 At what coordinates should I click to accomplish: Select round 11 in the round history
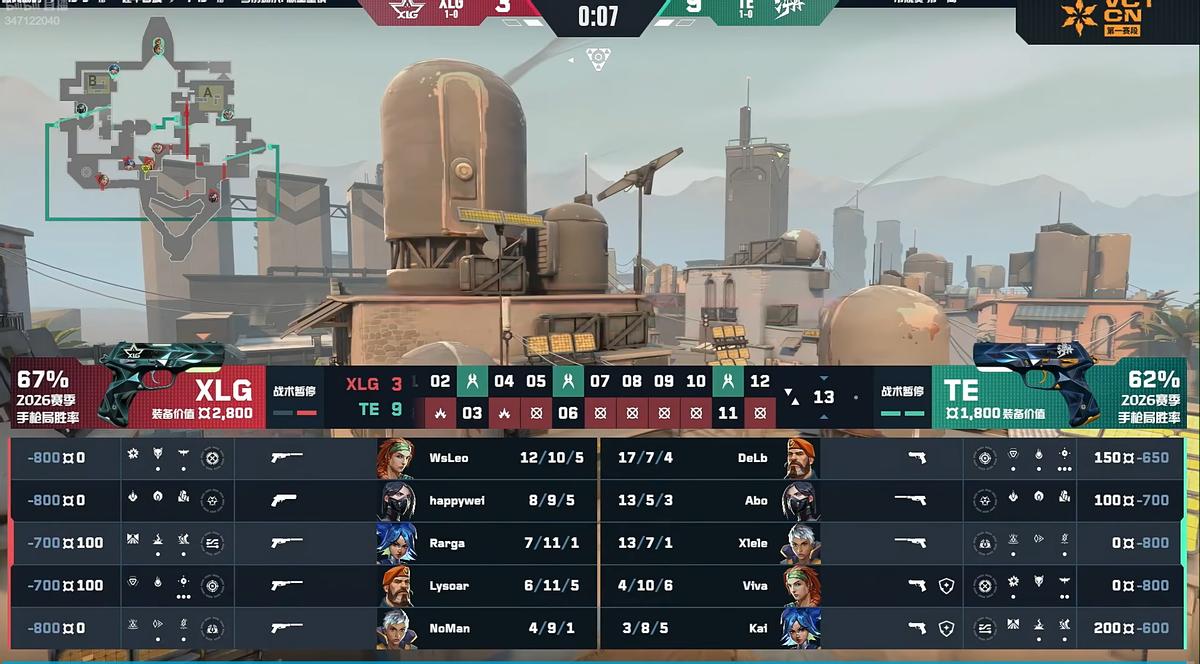click(x=728, y=412)
